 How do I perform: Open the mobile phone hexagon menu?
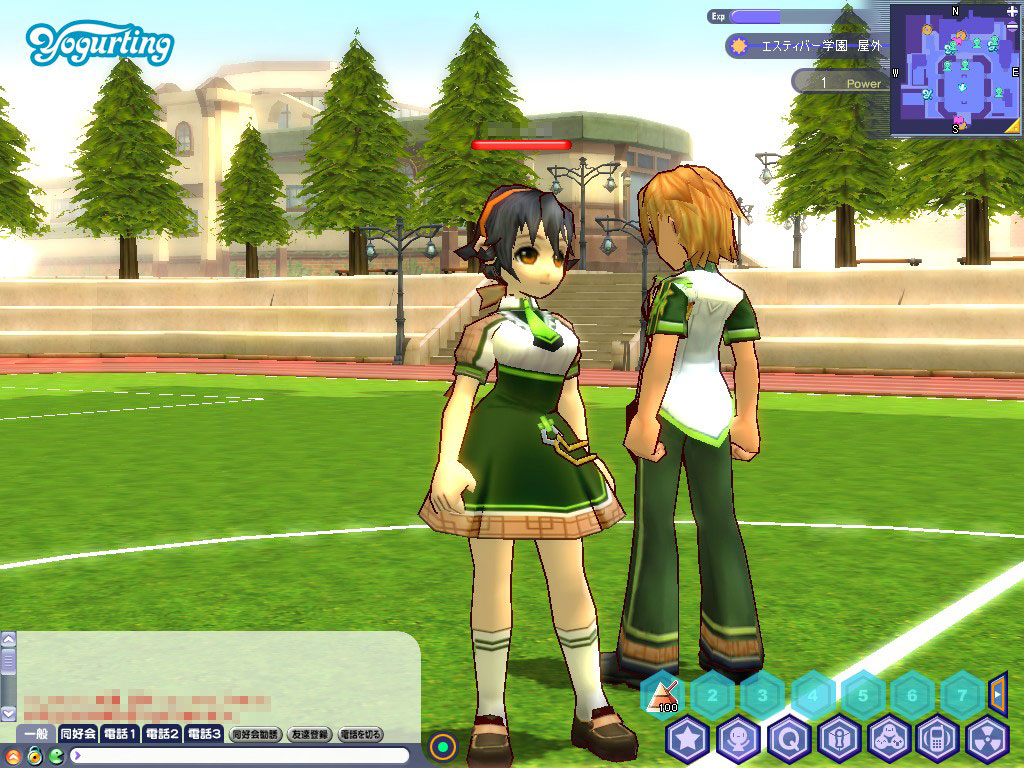coord(938,739)
